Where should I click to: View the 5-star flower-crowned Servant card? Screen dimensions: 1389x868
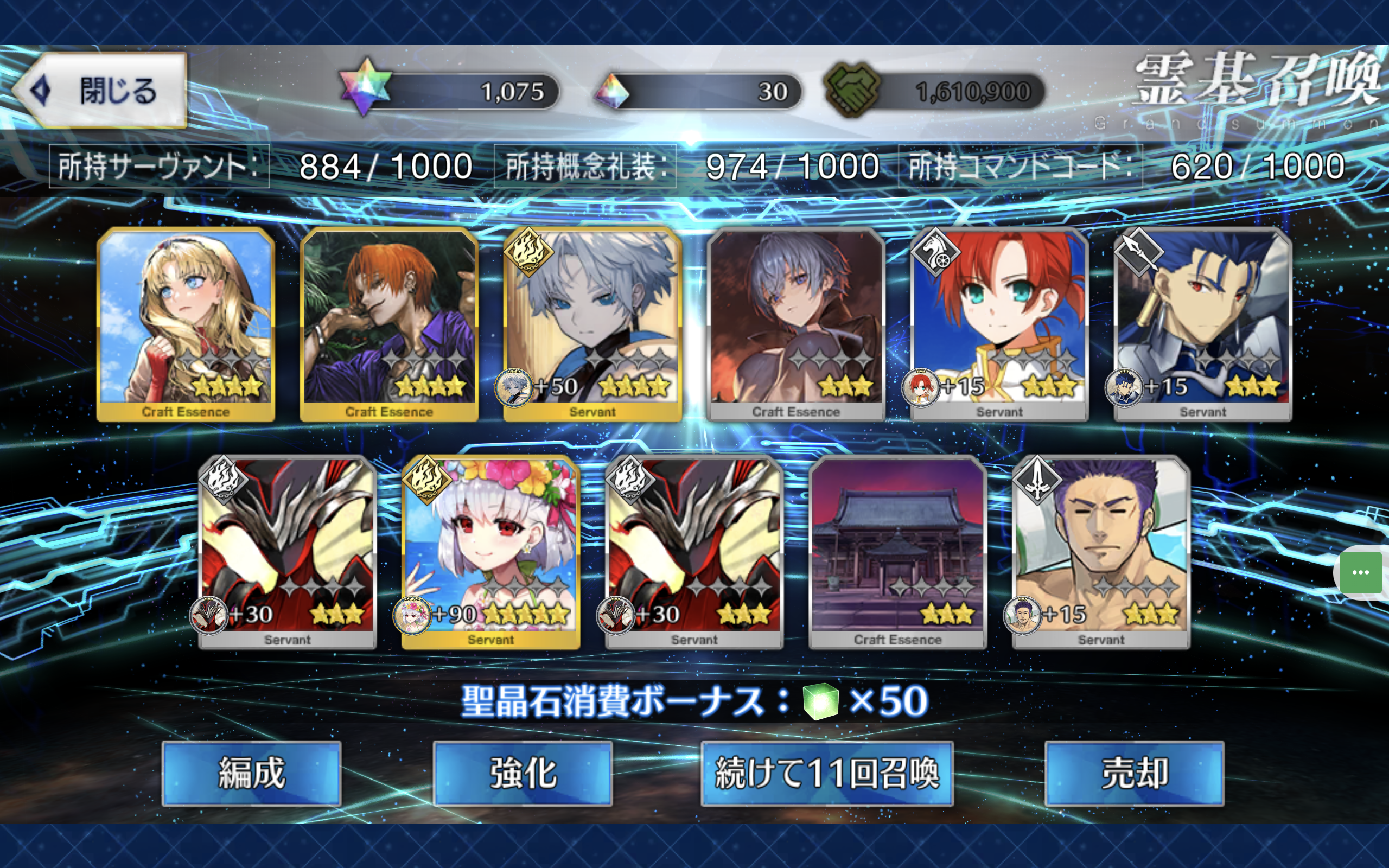(x=490, y=552)
